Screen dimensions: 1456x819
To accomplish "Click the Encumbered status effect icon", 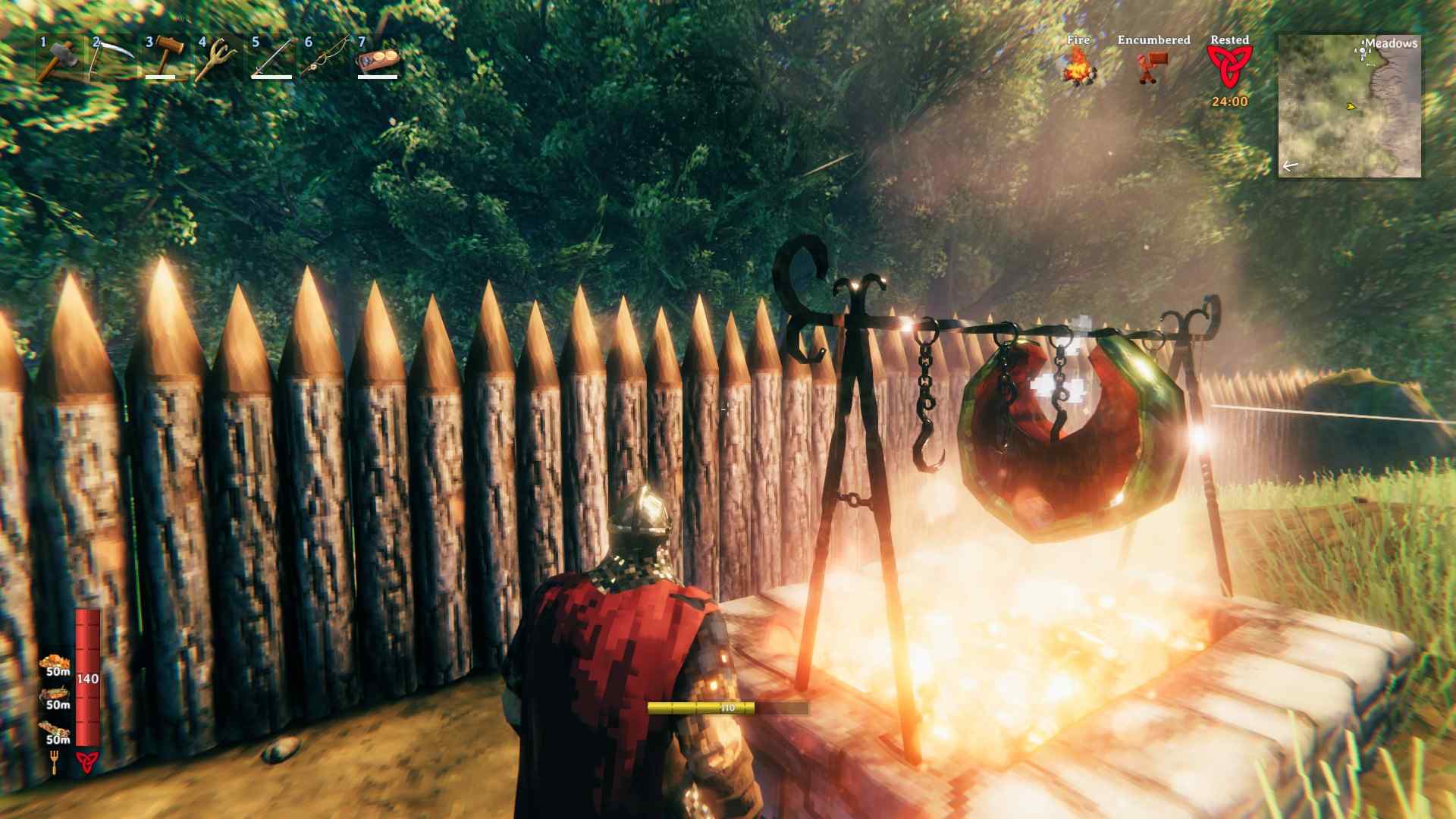I will (x=1152, y=67).
